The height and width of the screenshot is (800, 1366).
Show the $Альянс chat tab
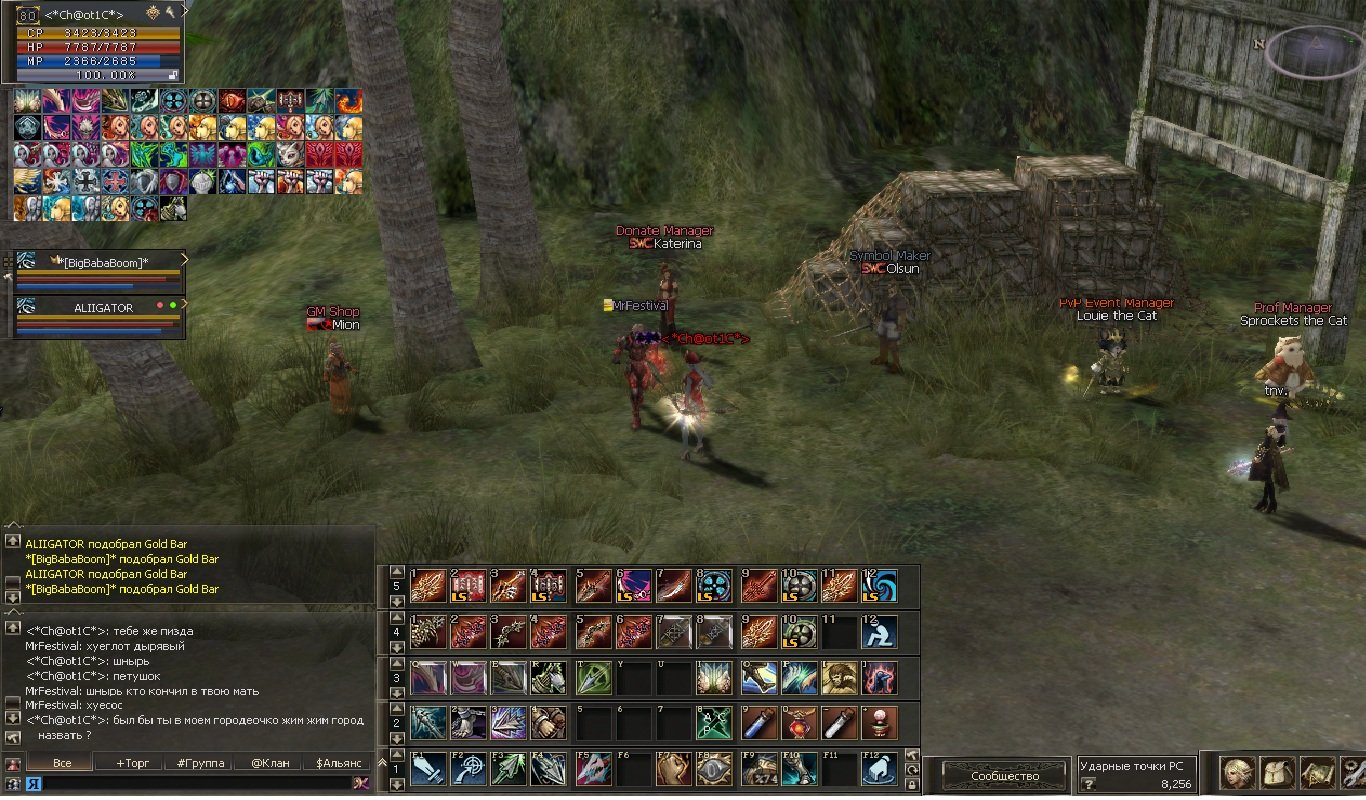click(336, 763)
